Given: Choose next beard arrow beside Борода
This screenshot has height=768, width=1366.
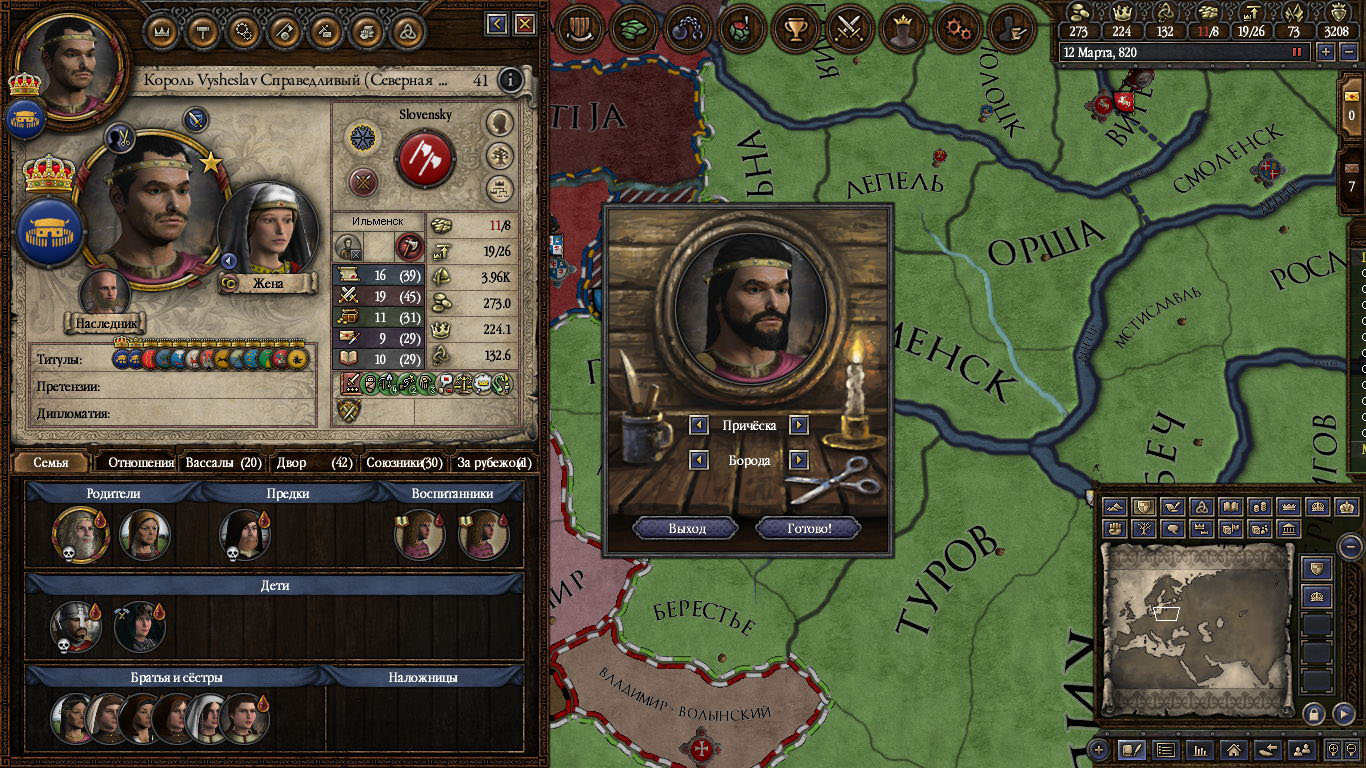Looking at the screenshot, I should [798, 460].
